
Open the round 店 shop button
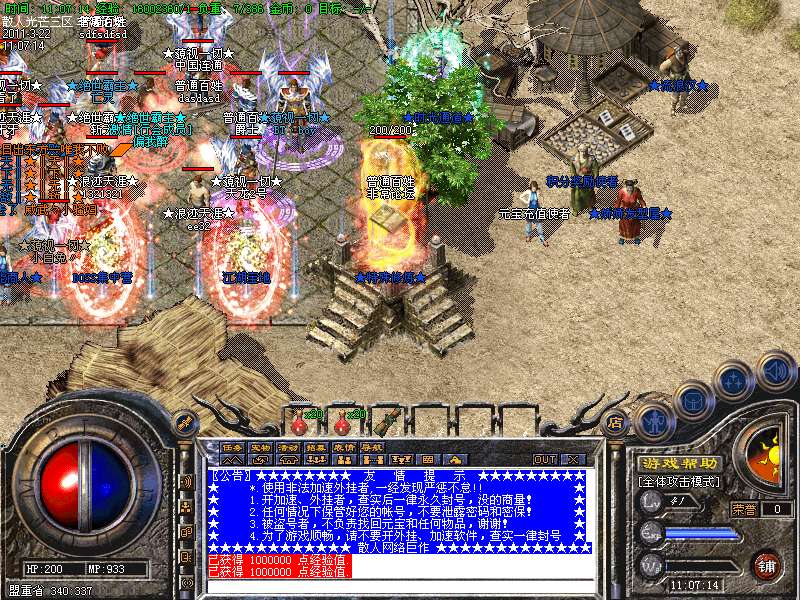click(x=616, y=422)
